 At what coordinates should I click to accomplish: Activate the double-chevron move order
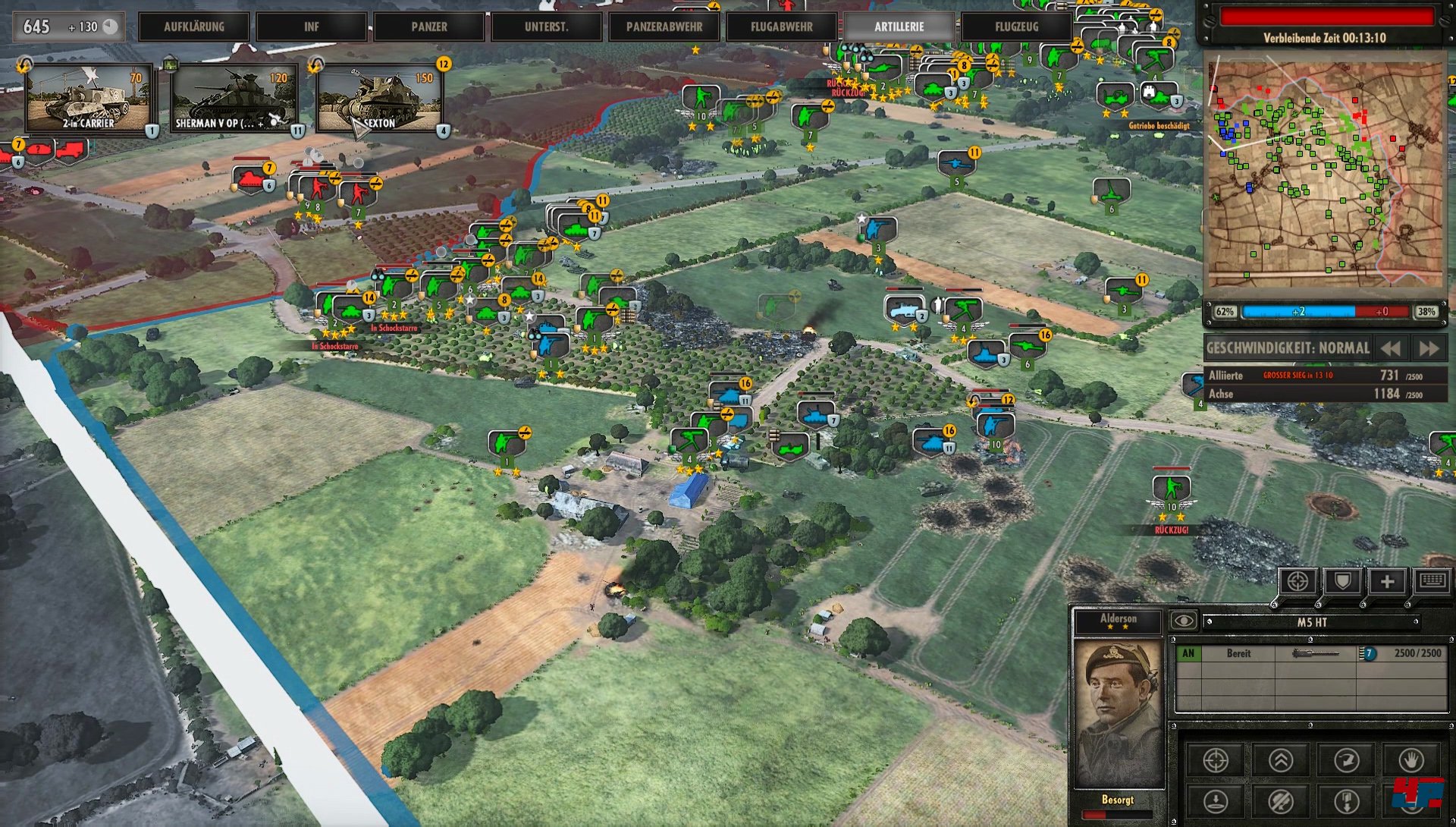(x=1281, y=759)
